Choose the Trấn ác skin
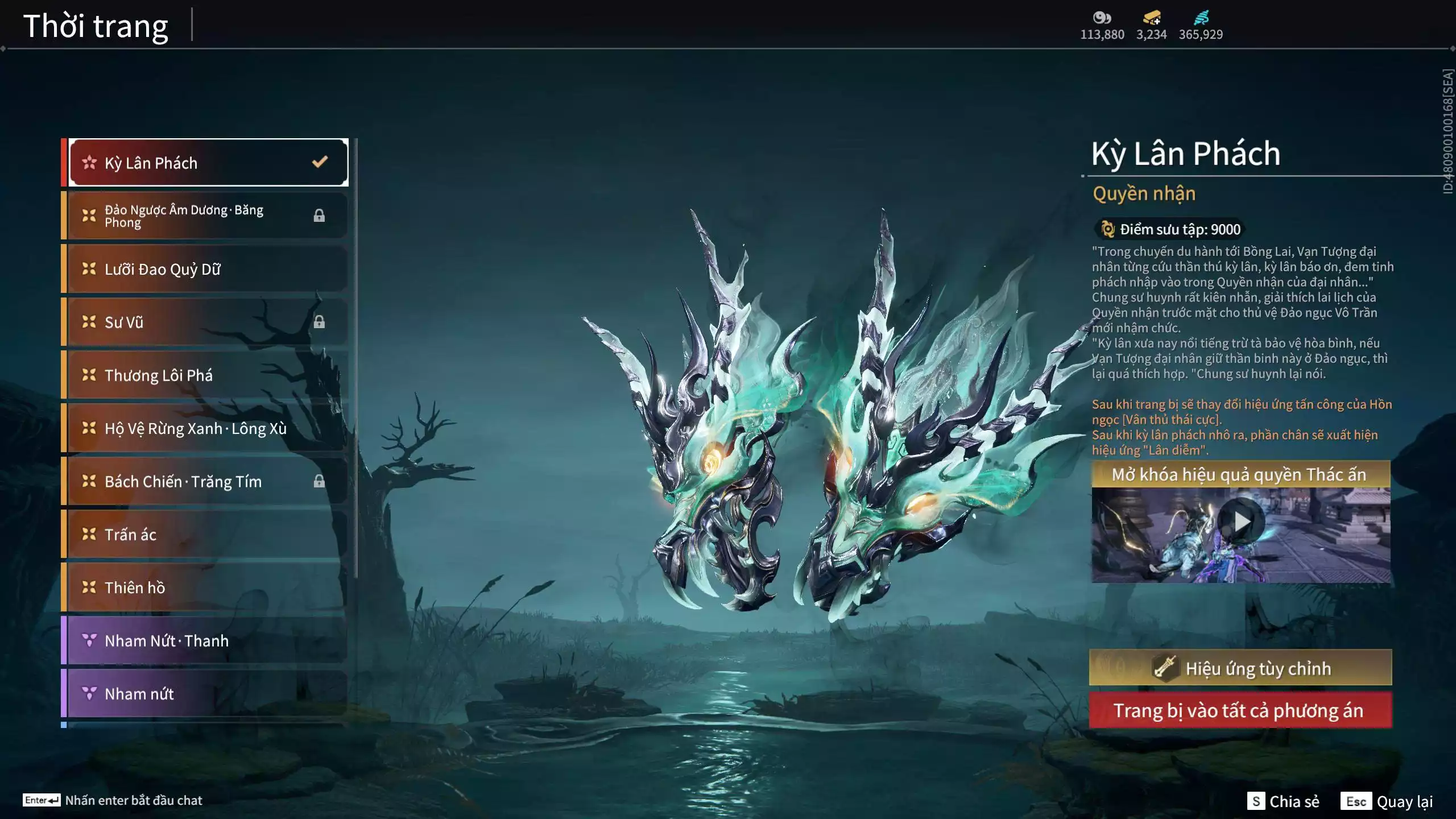The height and width of the screenshot is (819, 1456). click(208, 534)
